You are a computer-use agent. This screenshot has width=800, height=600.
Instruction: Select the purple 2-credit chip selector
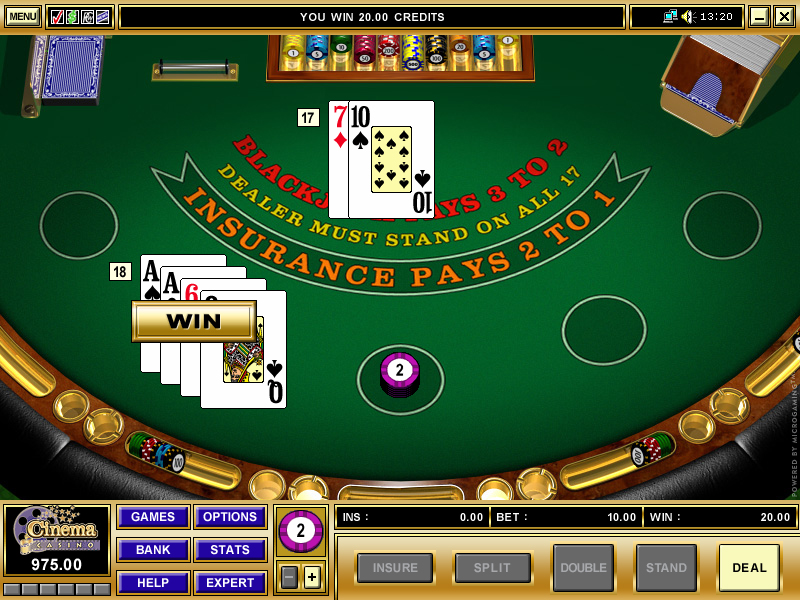[x=300, y=530]
